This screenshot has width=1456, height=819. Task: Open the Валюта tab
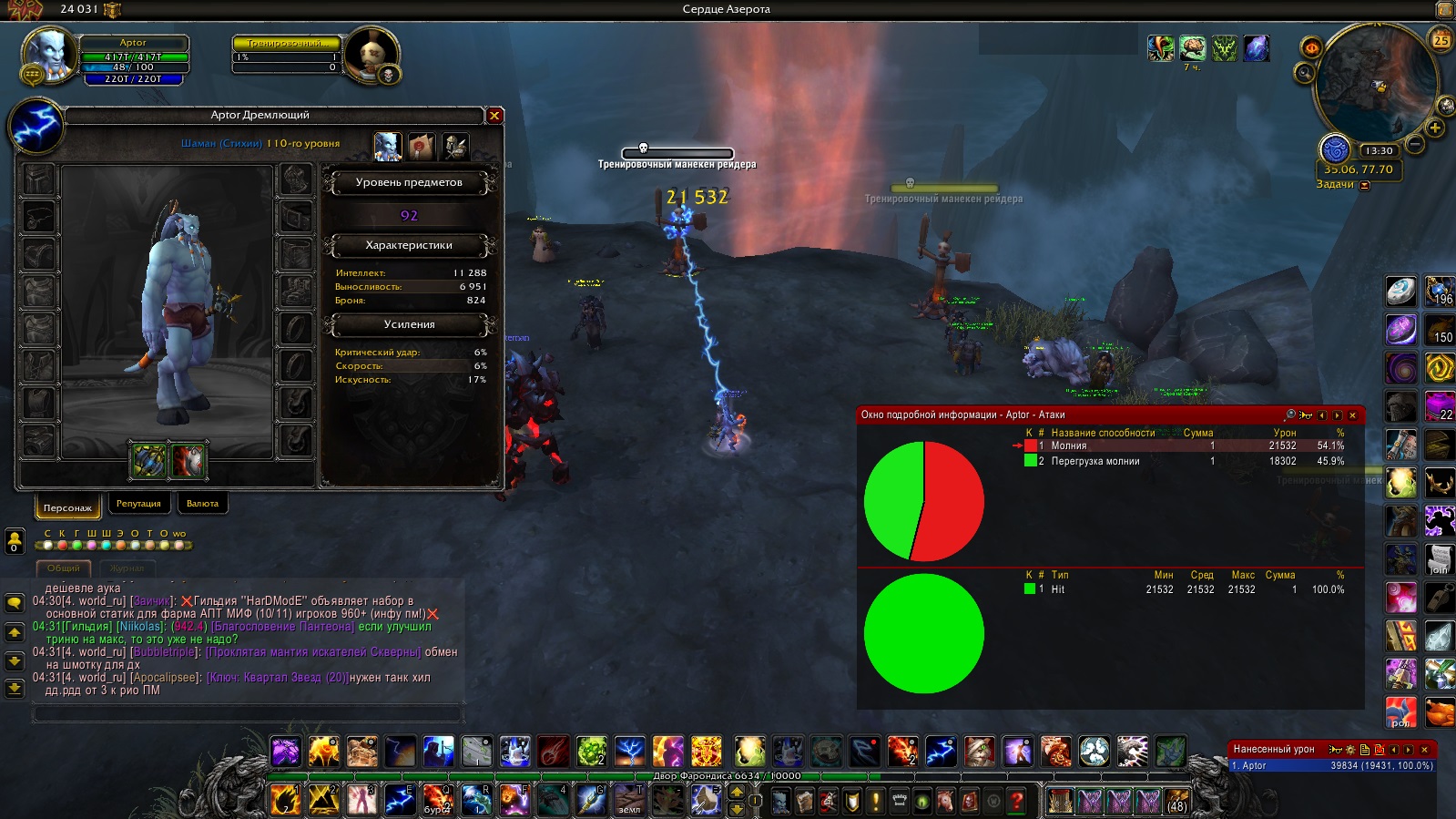pos(202,504)
